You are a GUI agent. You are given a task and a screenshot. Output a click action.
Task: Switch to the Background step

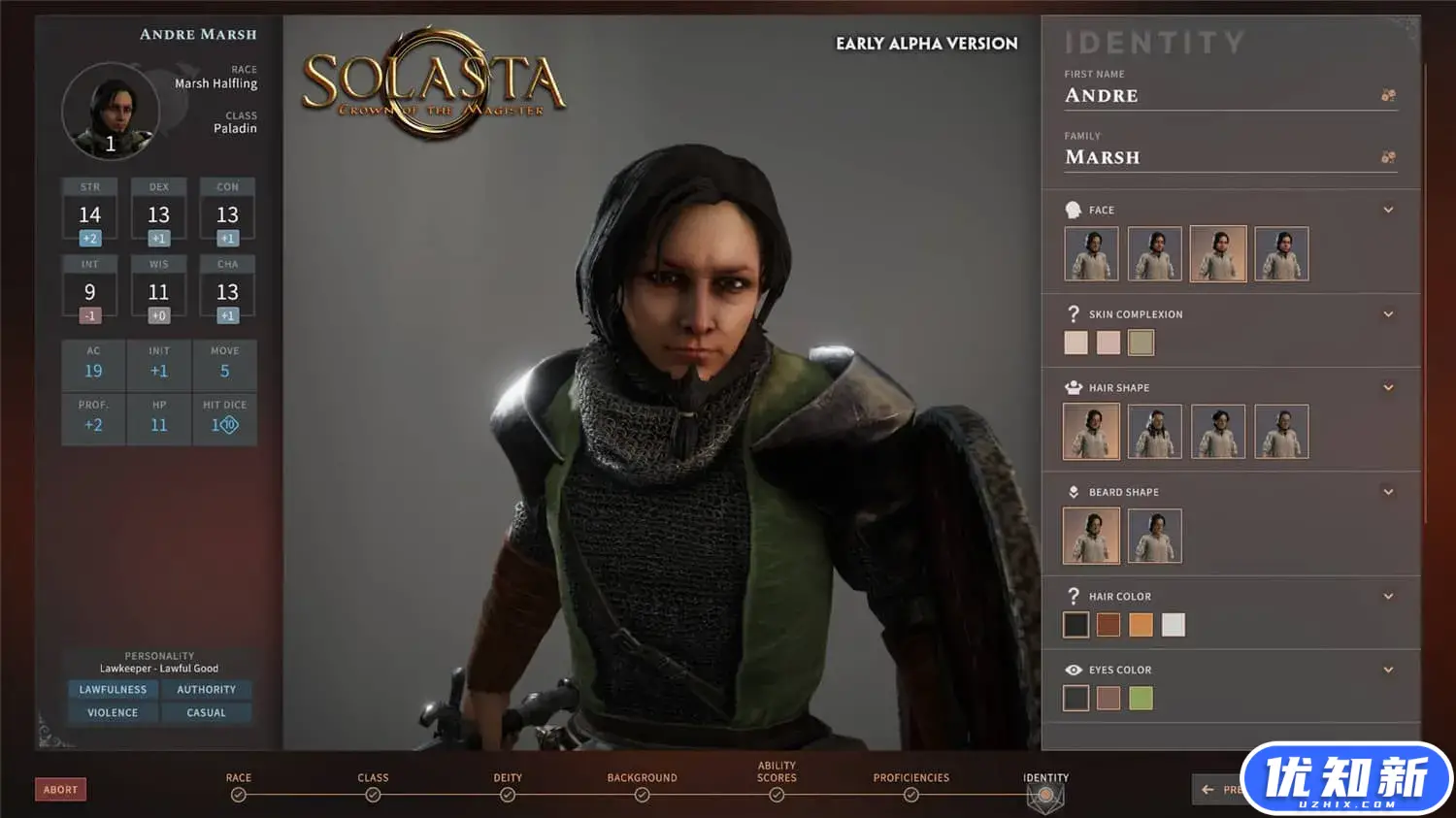pyautogui.click(x=642, y=795)
